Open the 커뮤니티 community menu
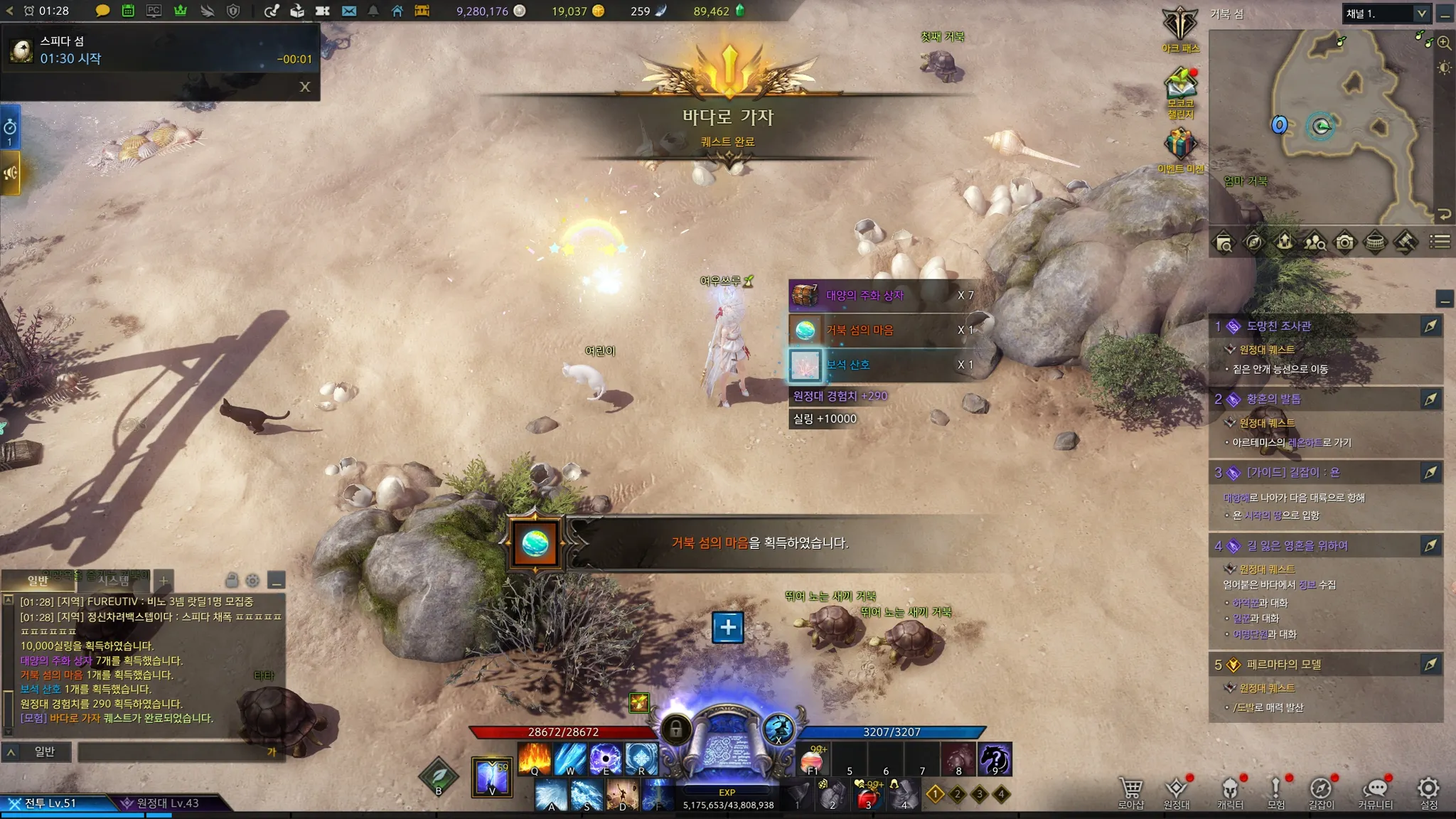The image size is (1456, 819). pos(1376,789)
